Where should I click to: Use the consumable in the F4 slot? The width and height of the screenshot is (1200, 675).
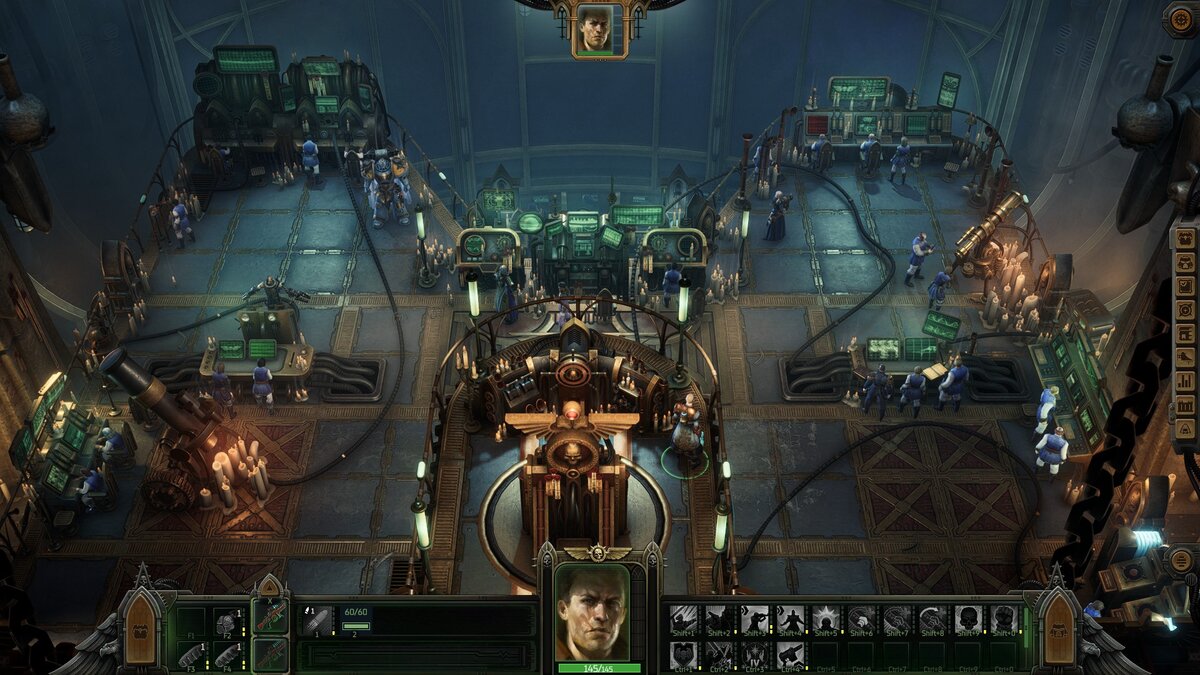[x=229, y=655]
